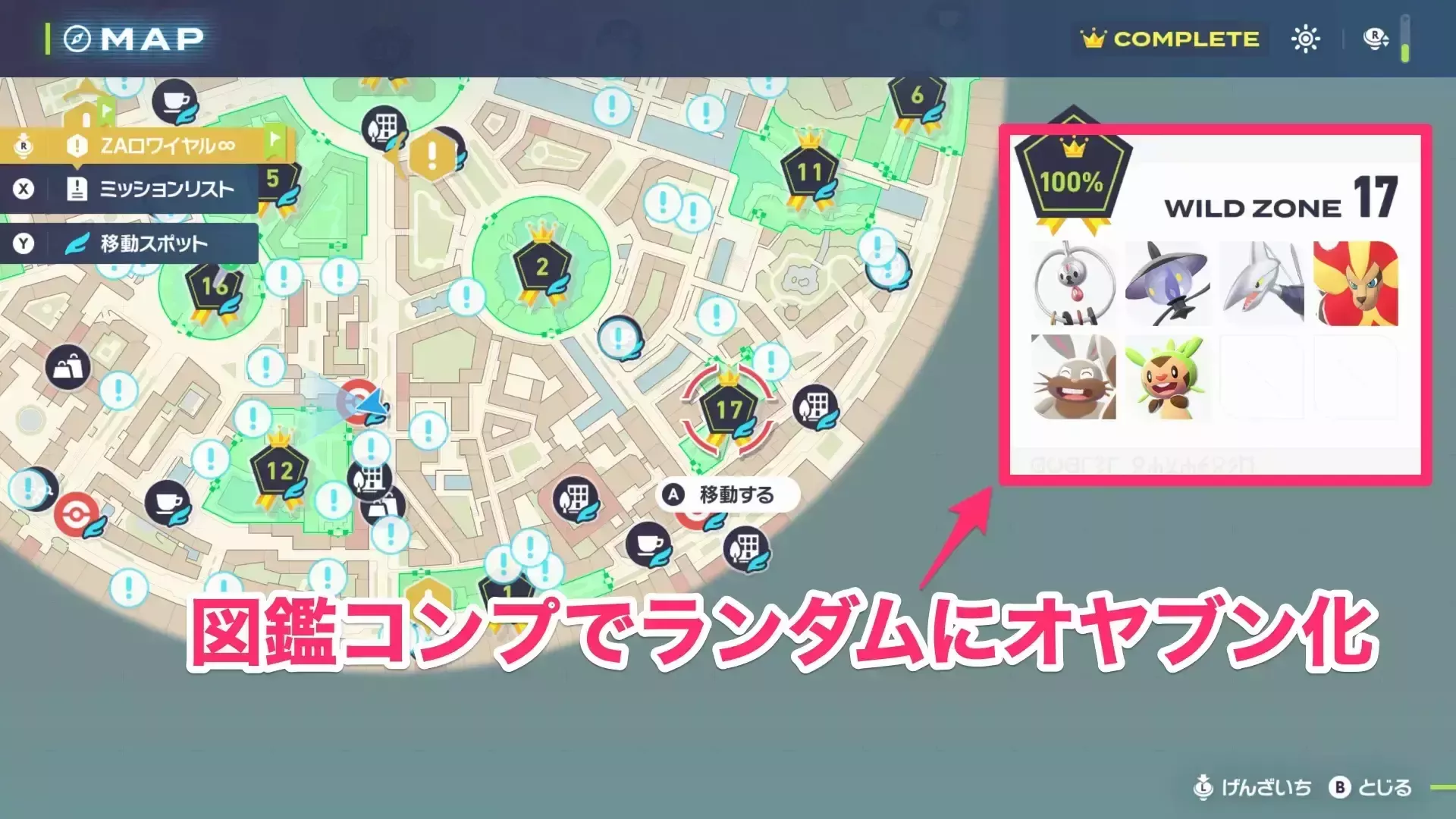The width and height of the screenshot is (1456, 819).
Task: Click the MAP compass logo in the header
Action: coord(78,37)
